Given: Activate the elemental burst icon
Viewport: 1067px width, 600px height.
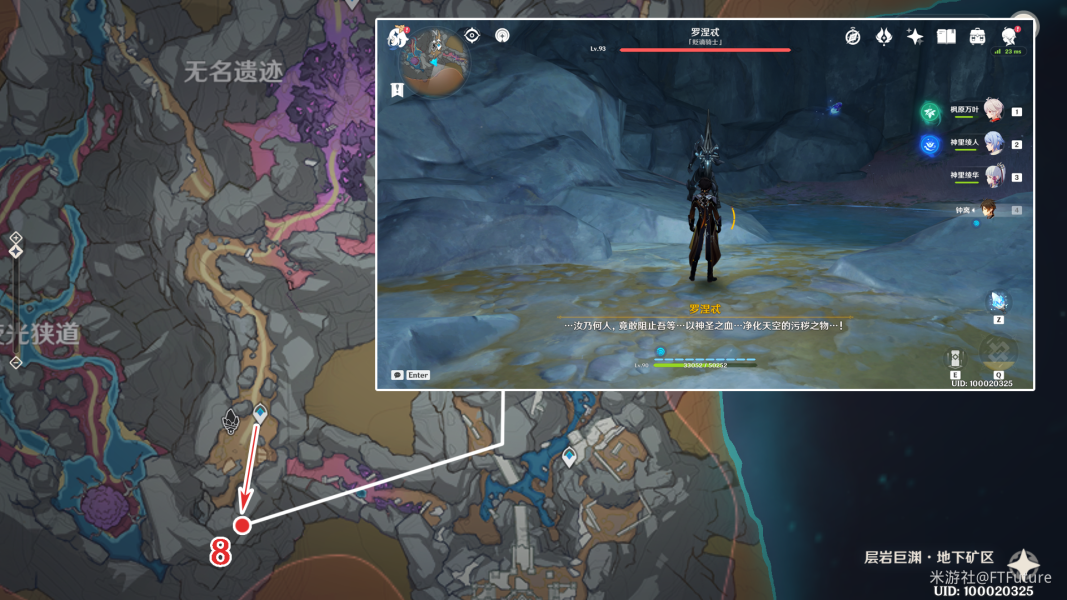Looking at the screenshot, I should [996, 353].
